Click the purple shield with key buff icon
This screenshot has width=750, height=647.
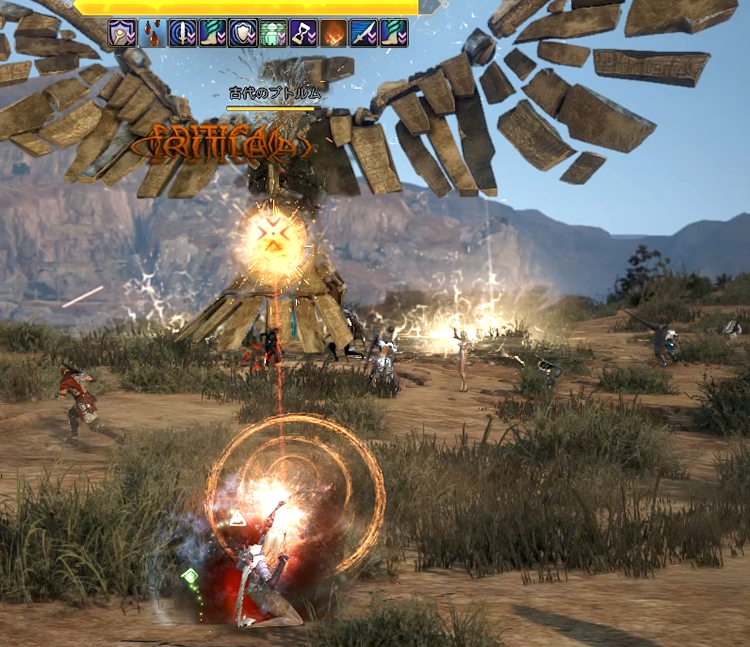point(123,33)
